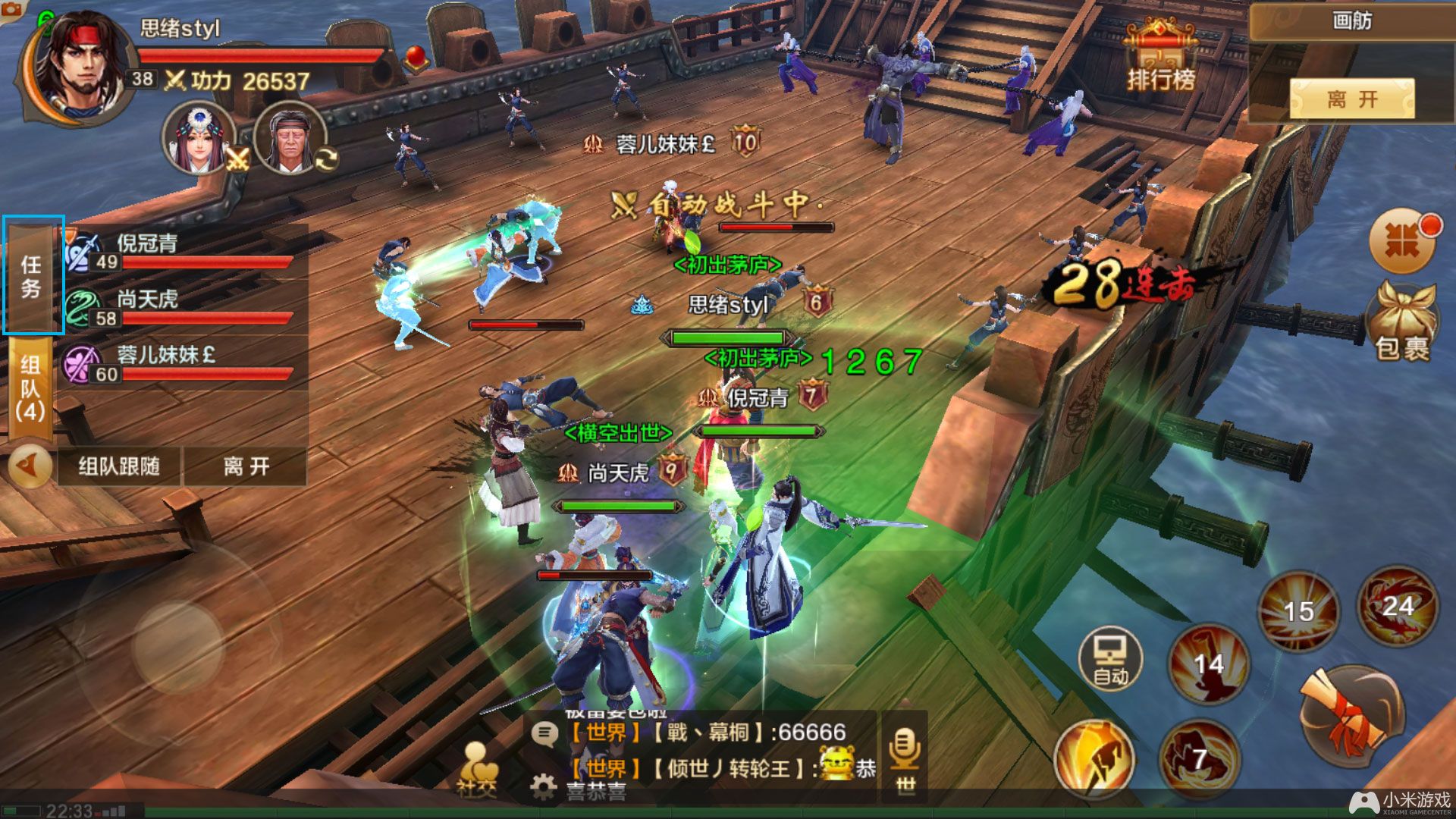Viewport: 1456px width, 819px height.
Task: Open the chat settings gear
Action: tap(543, 788)
